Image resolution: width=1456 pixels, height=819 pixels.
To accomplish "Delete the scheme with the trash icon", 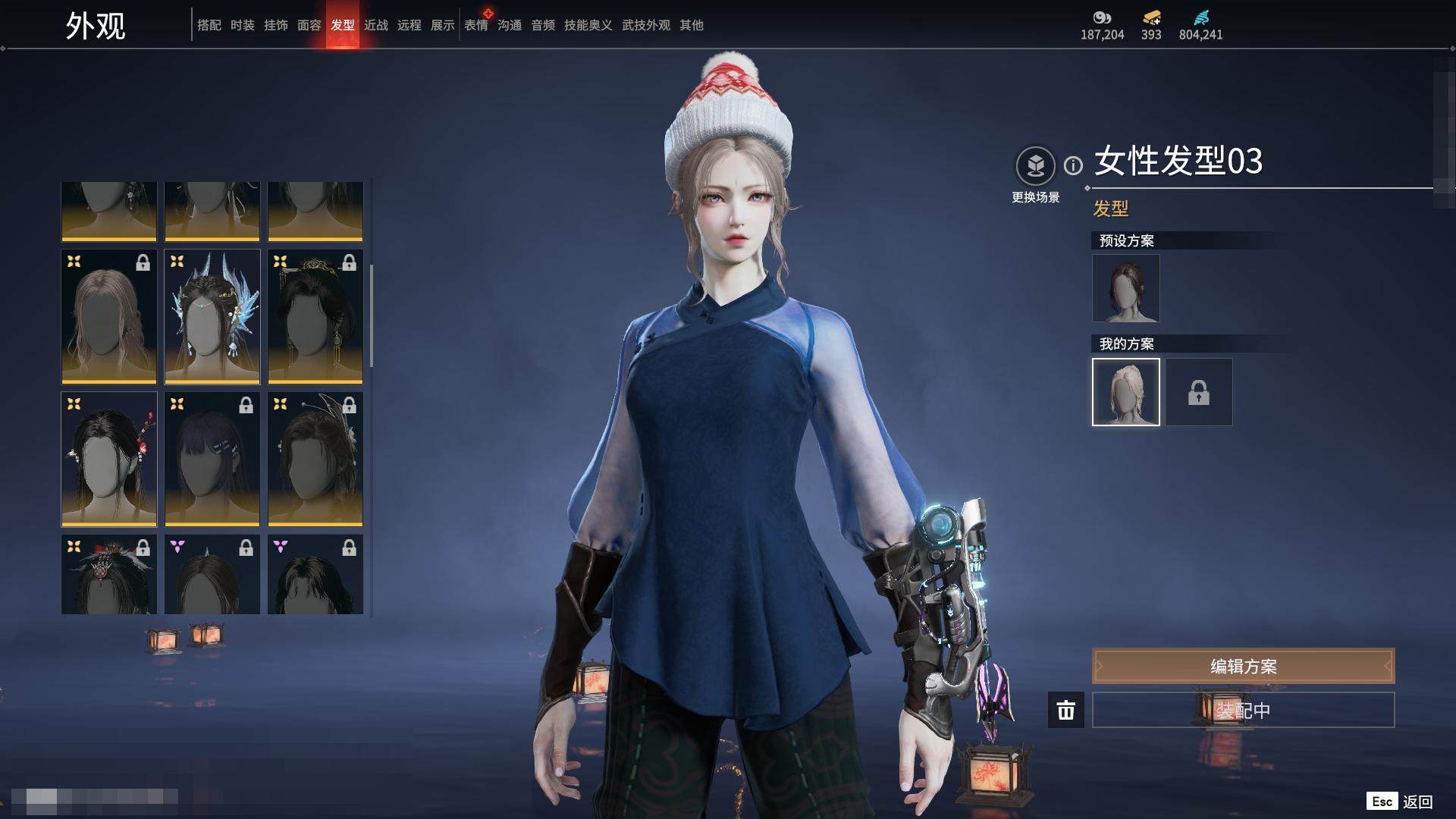I will 1065,710.
